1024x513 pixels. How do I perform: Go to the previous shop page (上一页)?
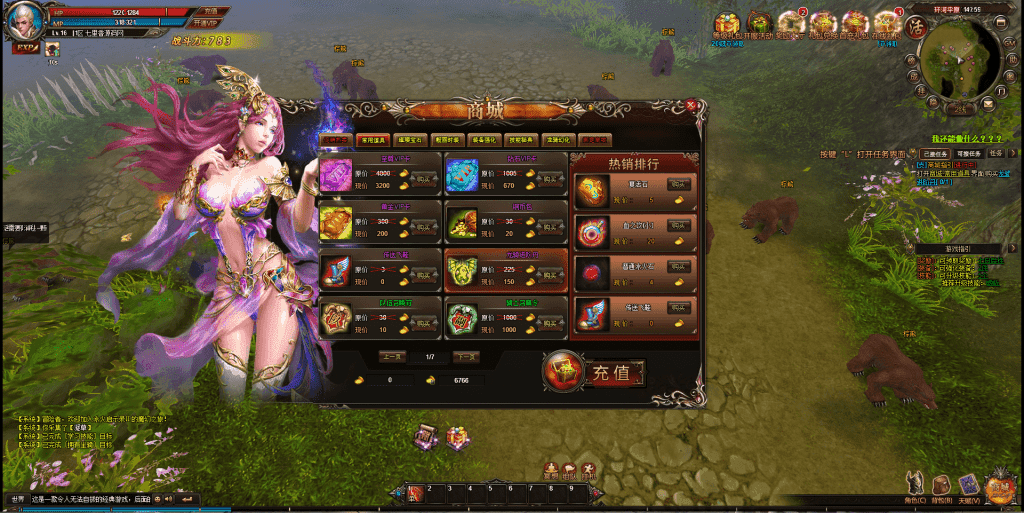tap(392, 357)
